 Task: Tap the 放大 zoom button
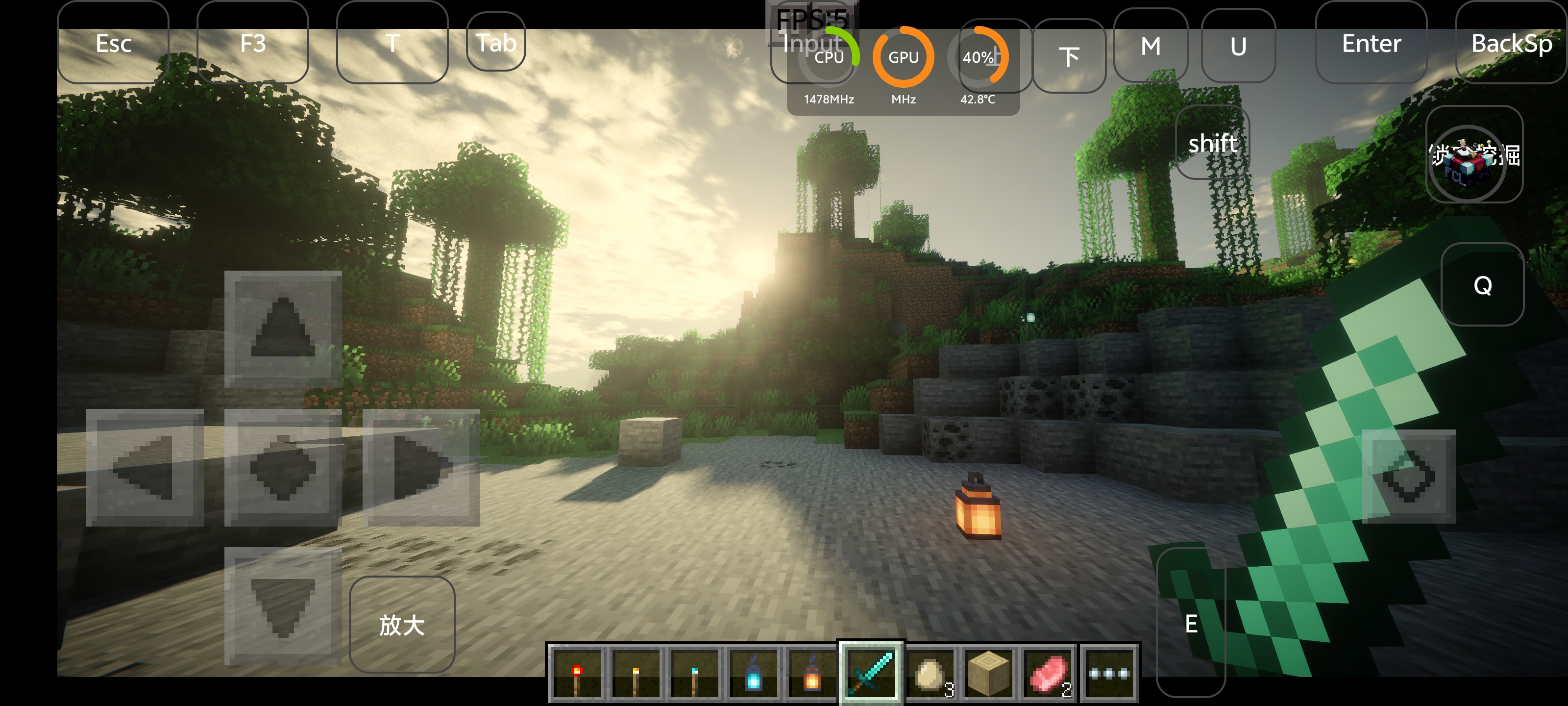click(402, 625)
